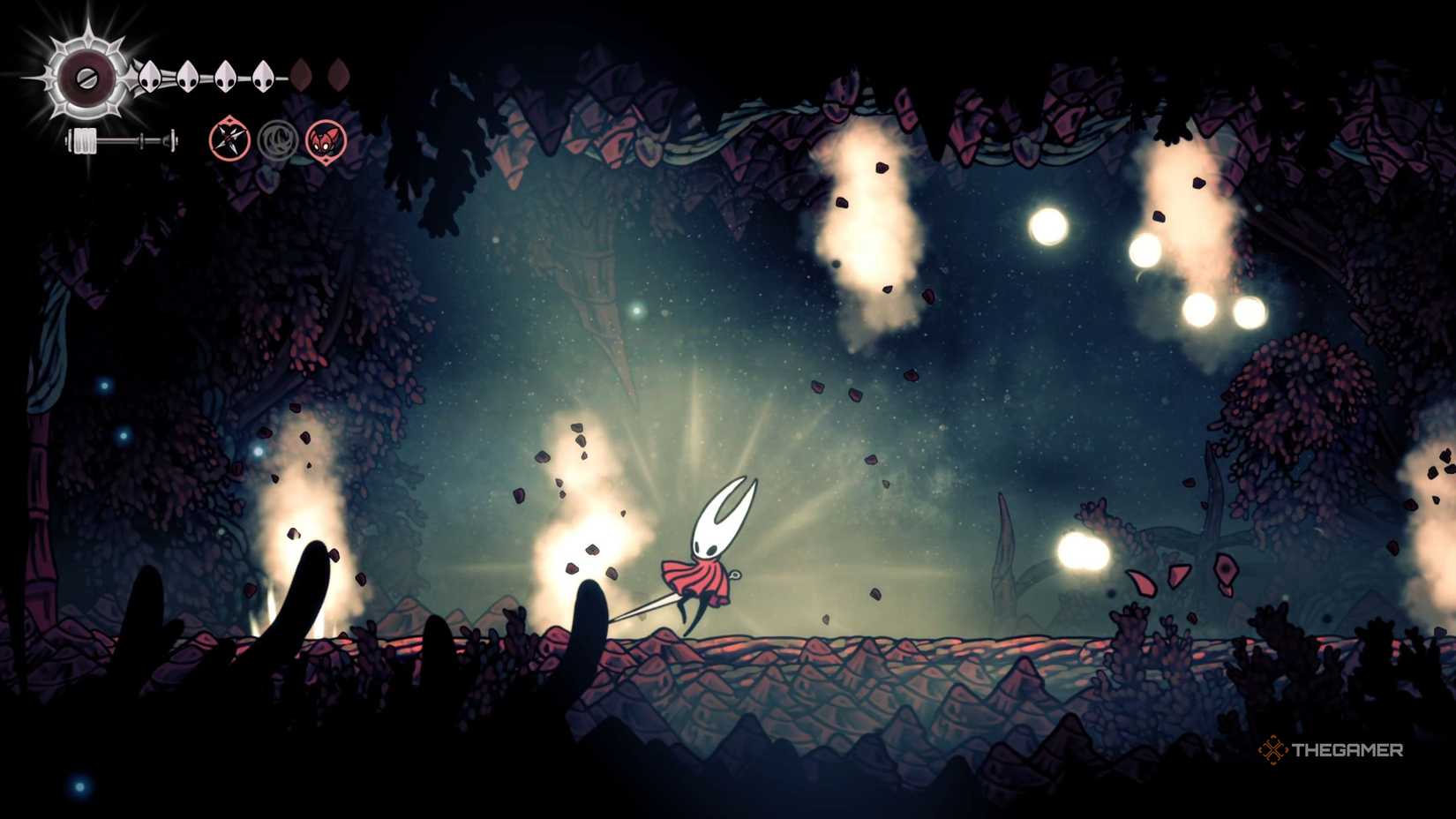The width and height of the screenshot is (1456, 819).
Task: Select the grayed-out middle tool icon
Action: 280,141
